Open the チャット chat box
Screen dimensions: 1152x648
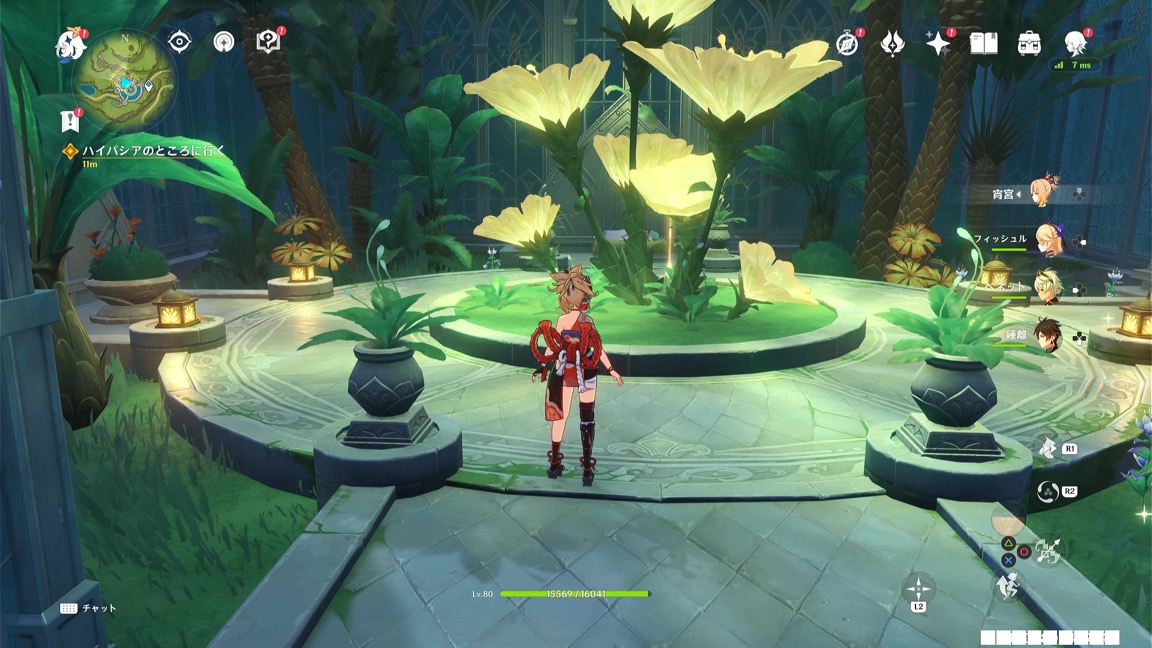click(x=88, y=608)
